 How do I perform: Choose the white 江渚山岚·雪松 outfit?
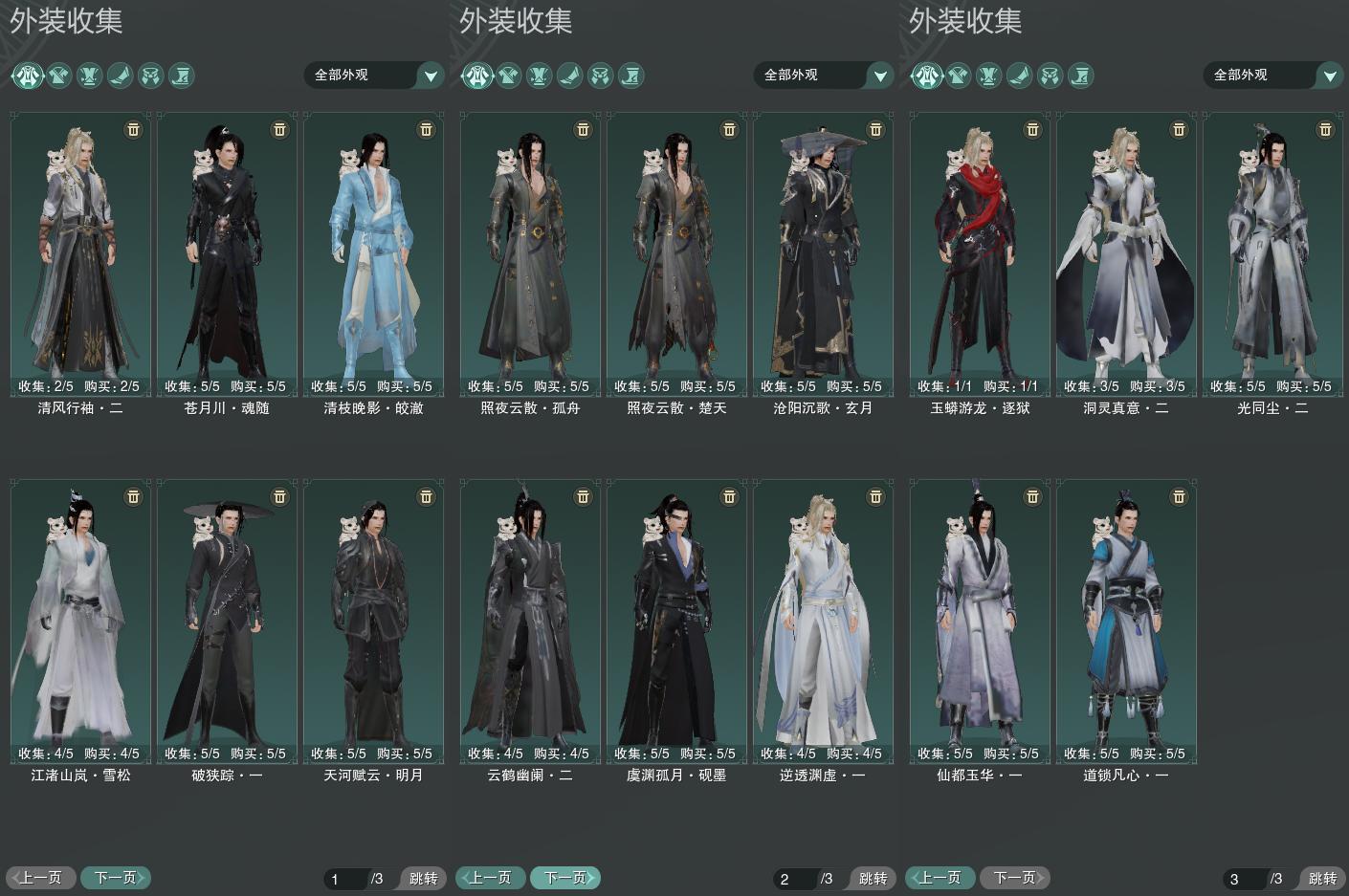click(80, 622)
